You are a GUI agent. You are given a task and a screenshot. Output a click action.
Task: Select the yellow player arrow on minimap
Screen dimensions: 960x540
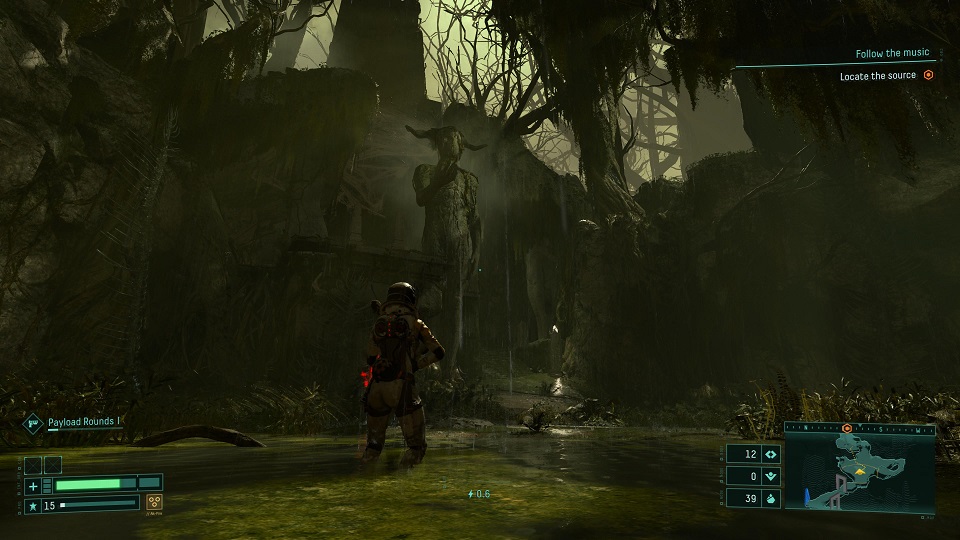[858, 468]
